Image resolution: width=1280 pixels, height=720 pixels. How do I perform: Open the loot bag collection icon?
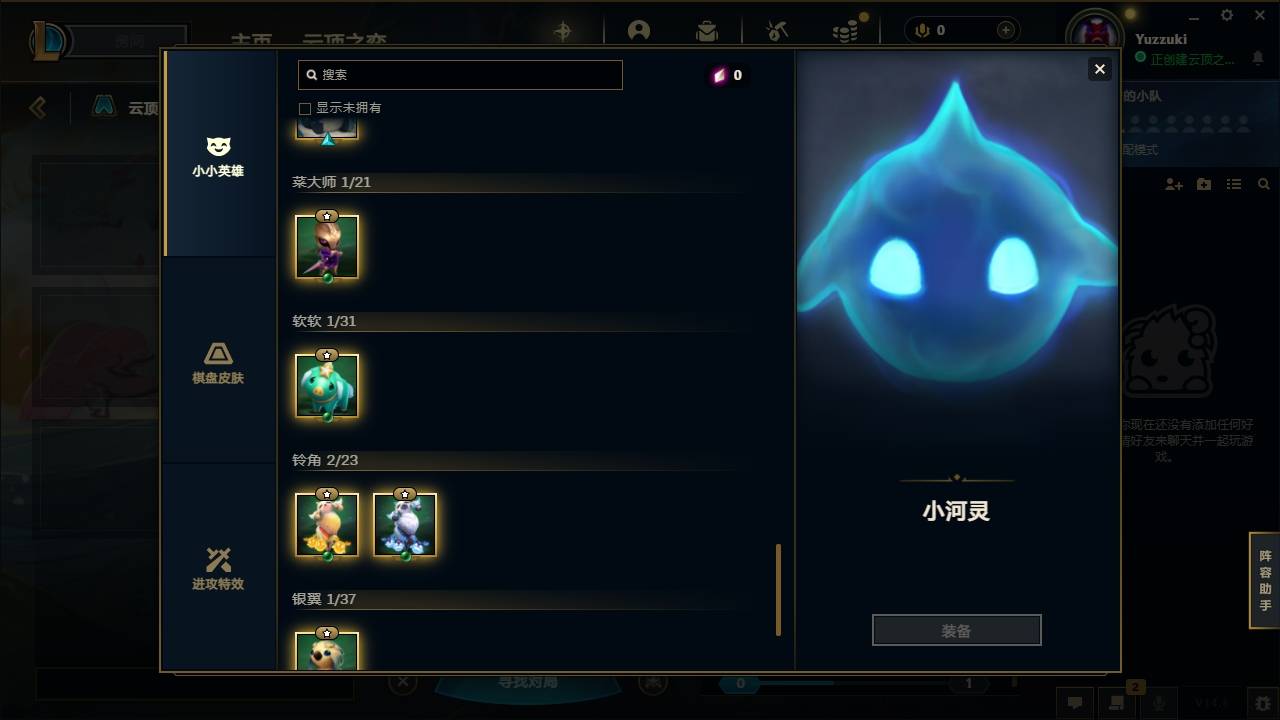pos(707,30)
